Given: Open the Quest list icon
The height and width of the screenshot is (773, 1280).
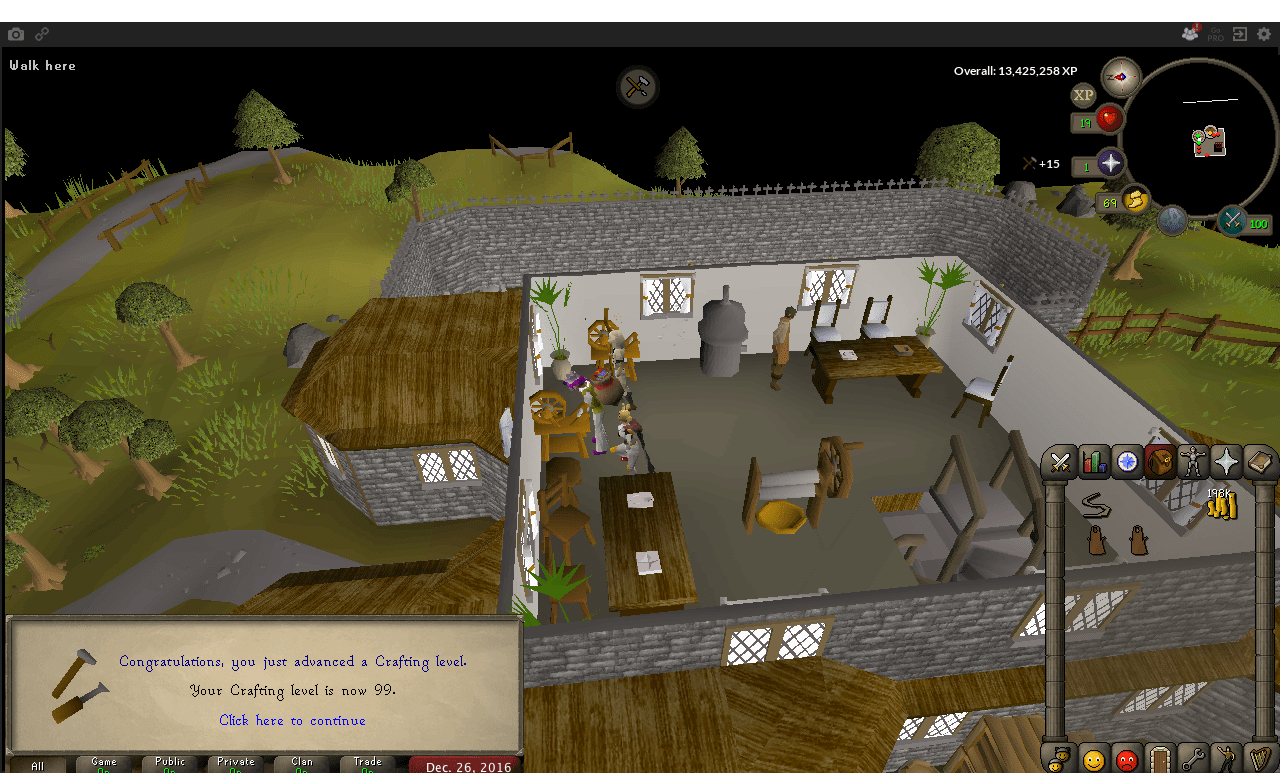Looking at the screenshot, I should click(x=1128, y=461).
